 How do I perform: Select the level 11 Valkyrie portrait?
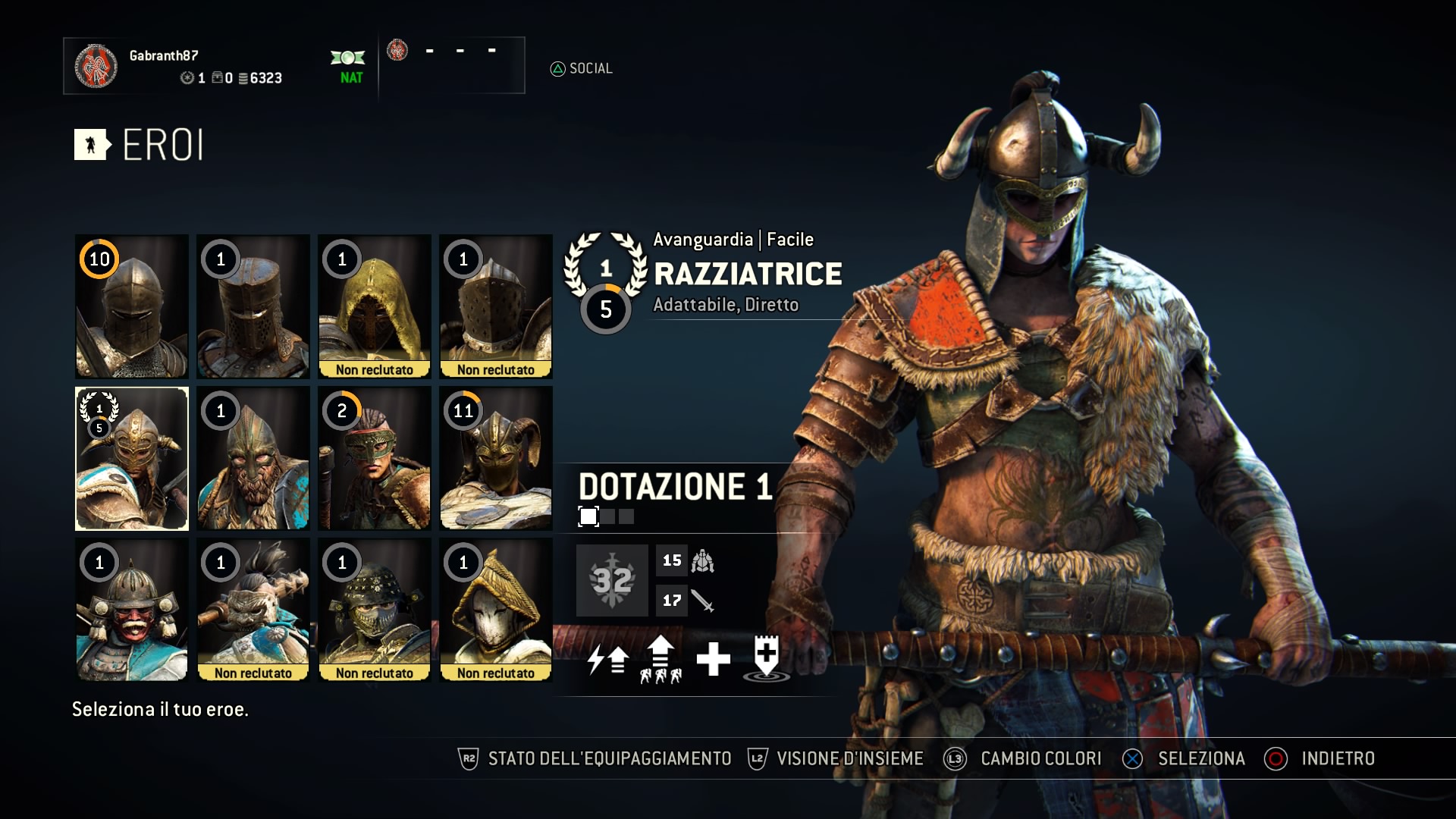(496, 458)
